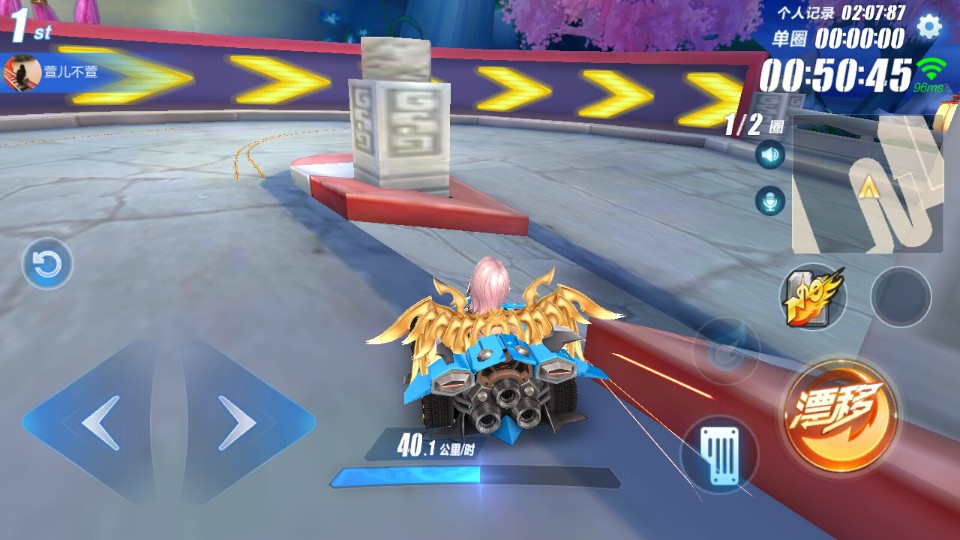Open the track minimap
The height and width of the screenshot is (540, 960).
868,185
